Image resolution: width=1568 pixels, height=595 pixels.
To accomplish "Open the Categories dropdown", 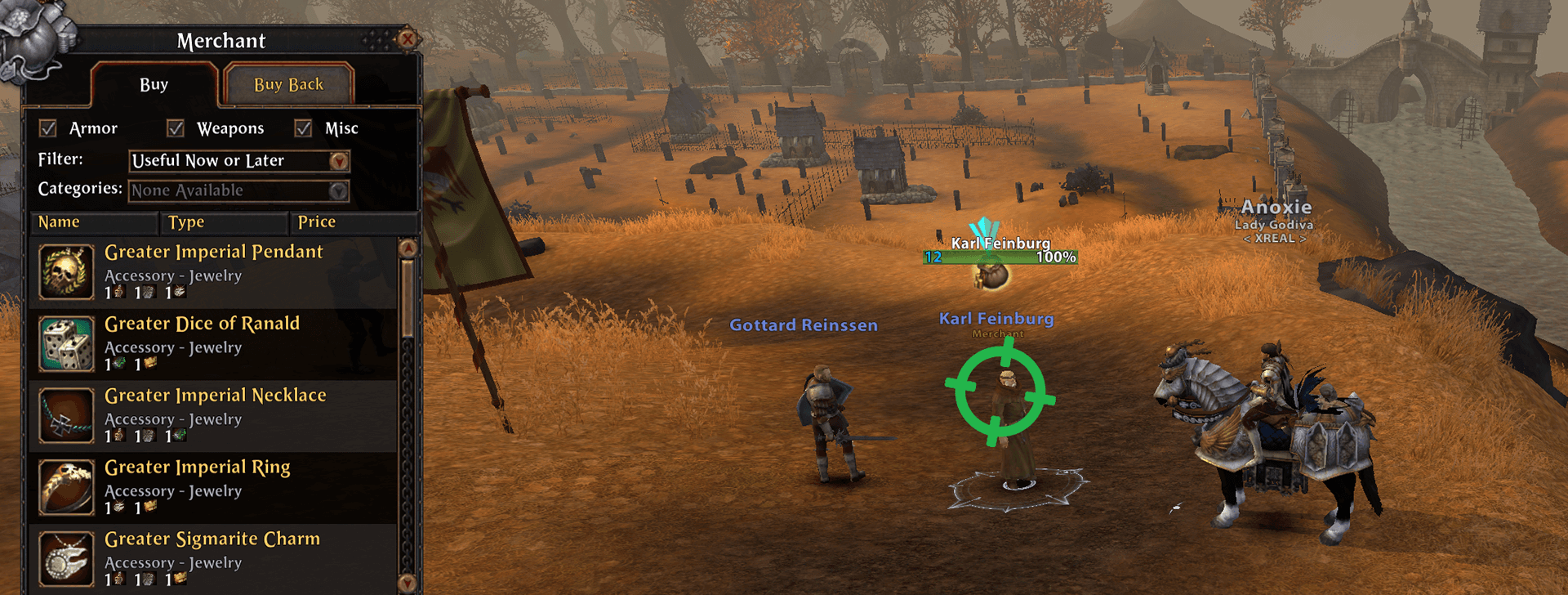I will coord(338,191).
